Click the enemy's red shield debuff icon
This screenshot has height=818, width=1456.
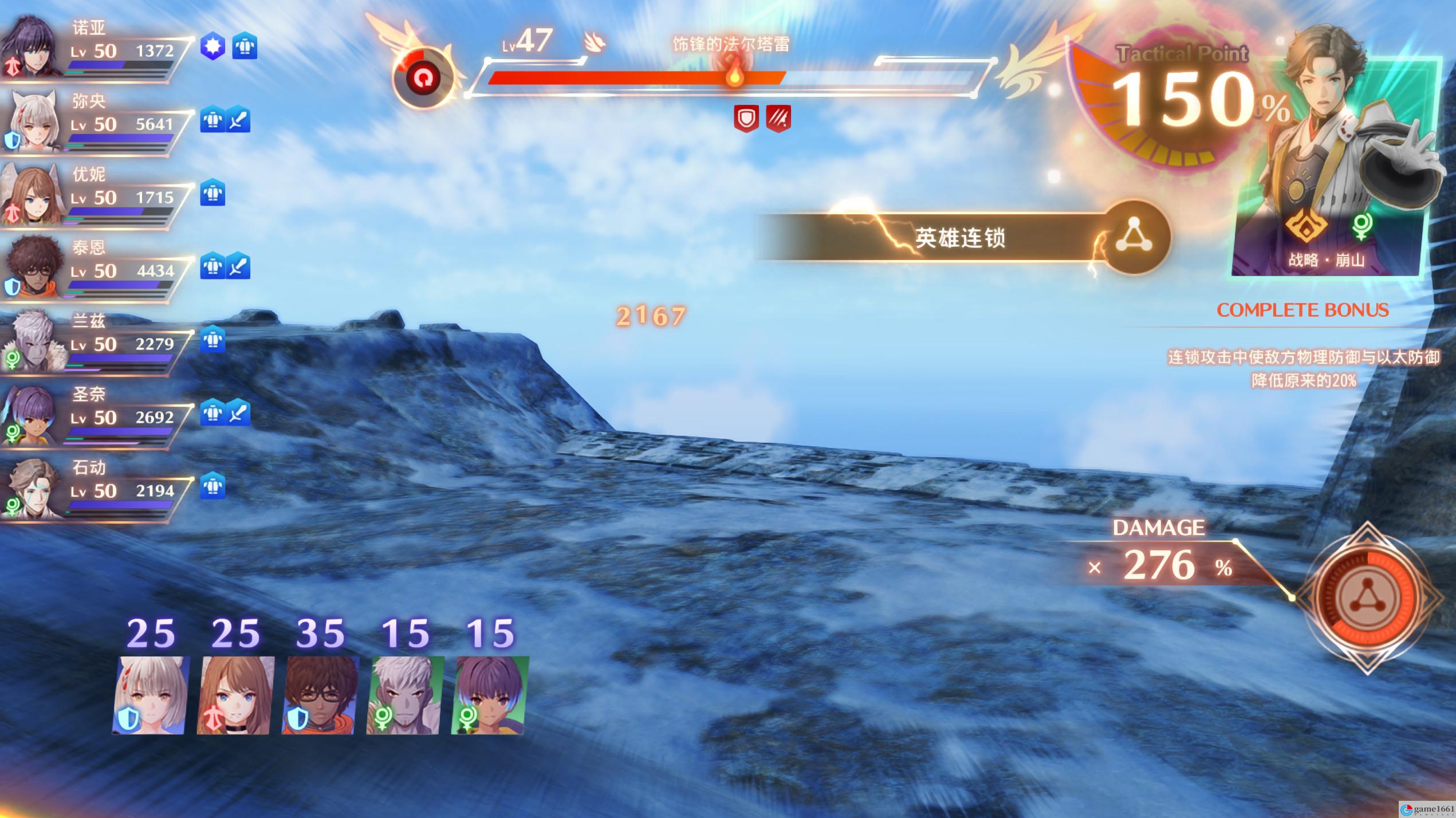746,119
